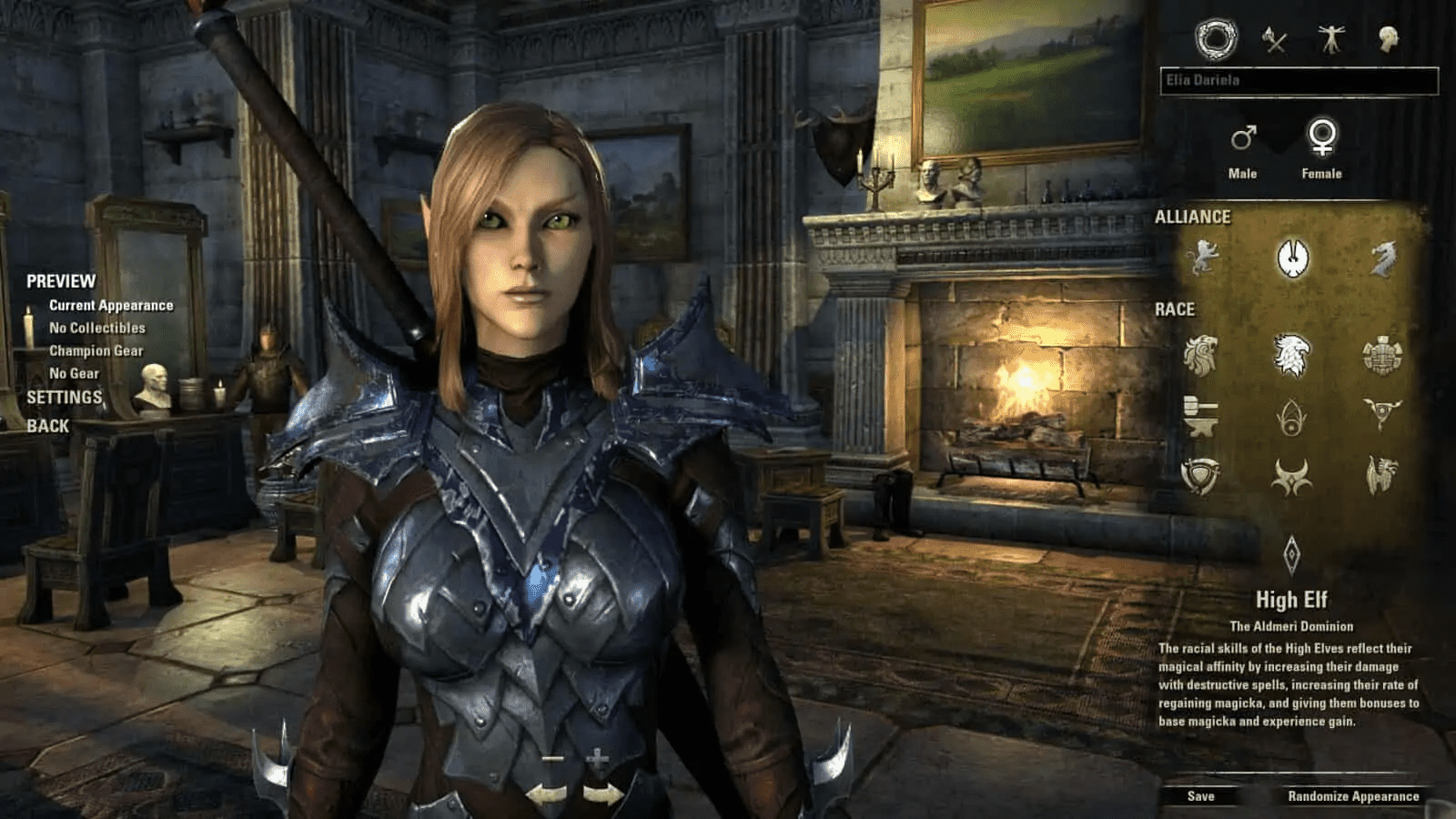Choose the roaring lion head race icon
The height and width of the screenshot is (819, 1456).
(1200, 355)
